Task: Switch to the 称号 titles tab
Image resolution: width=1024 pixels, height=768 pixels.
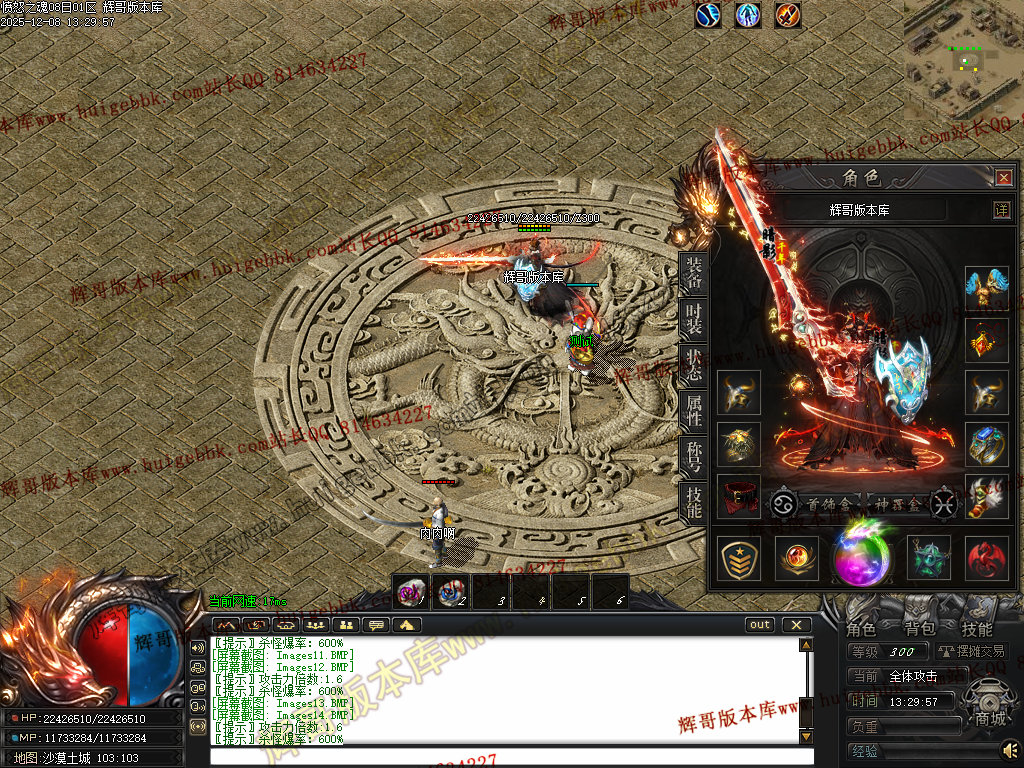Action: [694, 456]
